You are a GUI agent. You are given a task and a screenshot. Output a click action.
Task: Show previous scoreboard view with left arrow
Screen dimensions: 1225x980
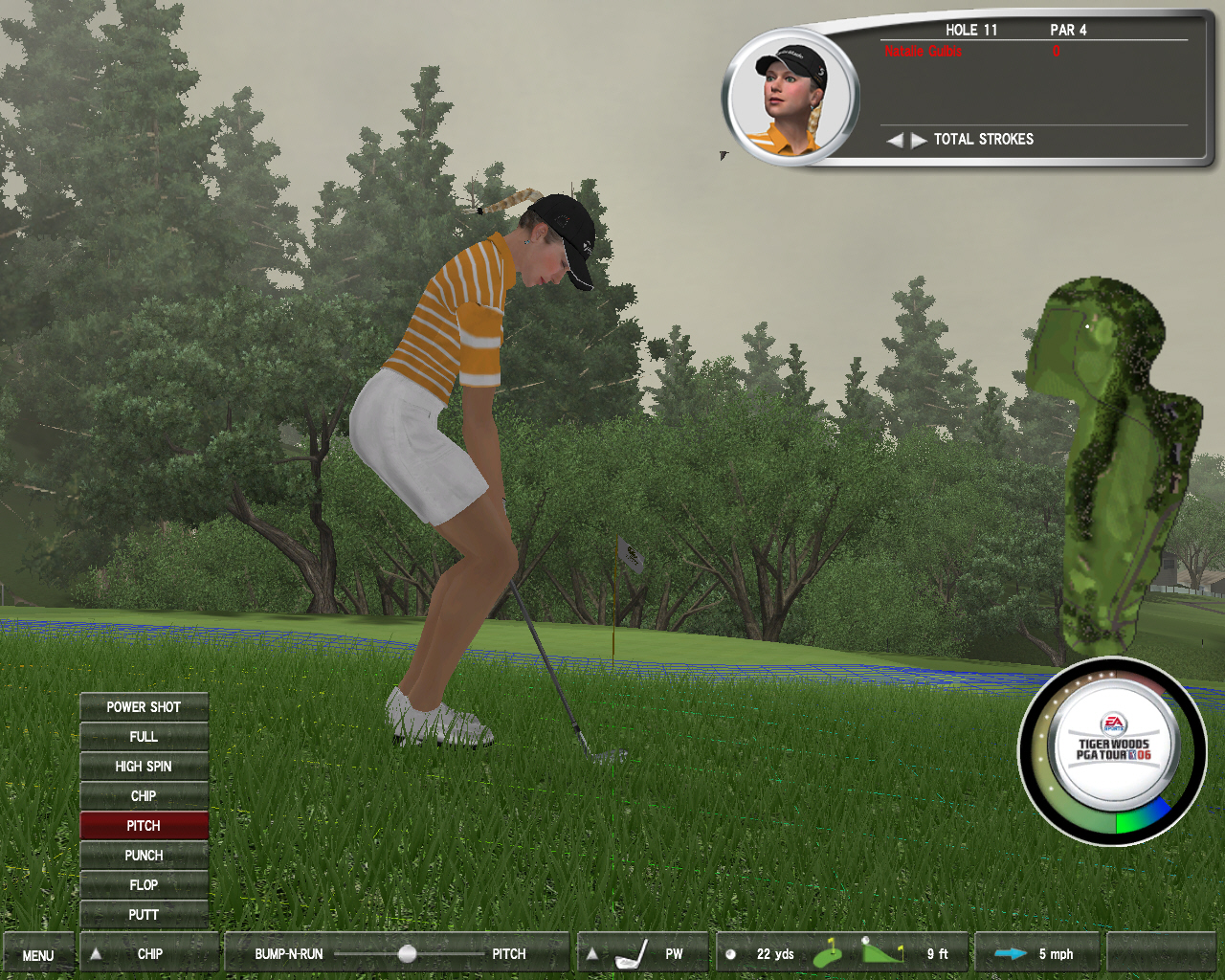tap(894, 140)
